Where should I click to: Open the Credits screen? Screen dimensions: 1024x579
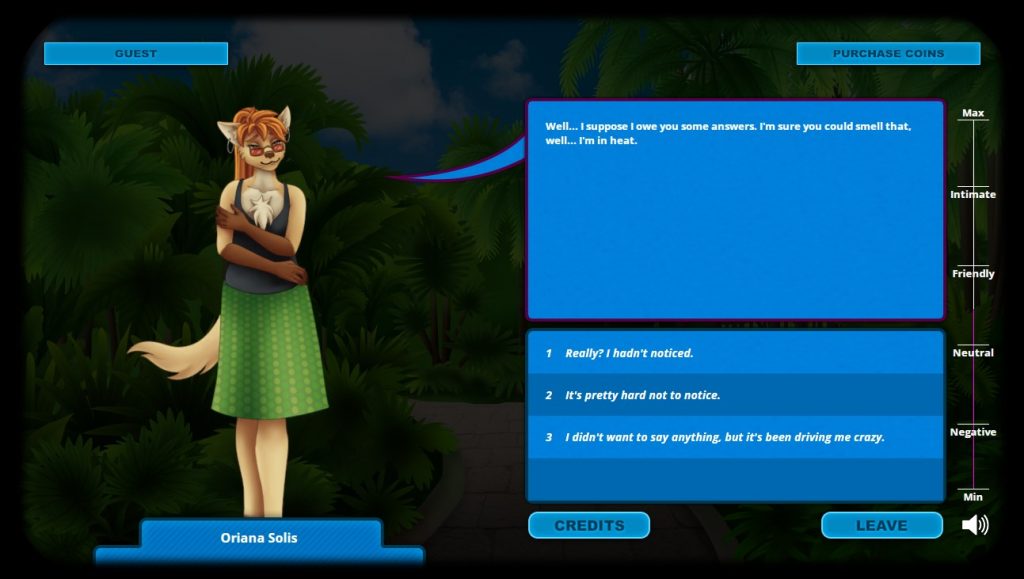pyautogui.click(x=589, y=525)
